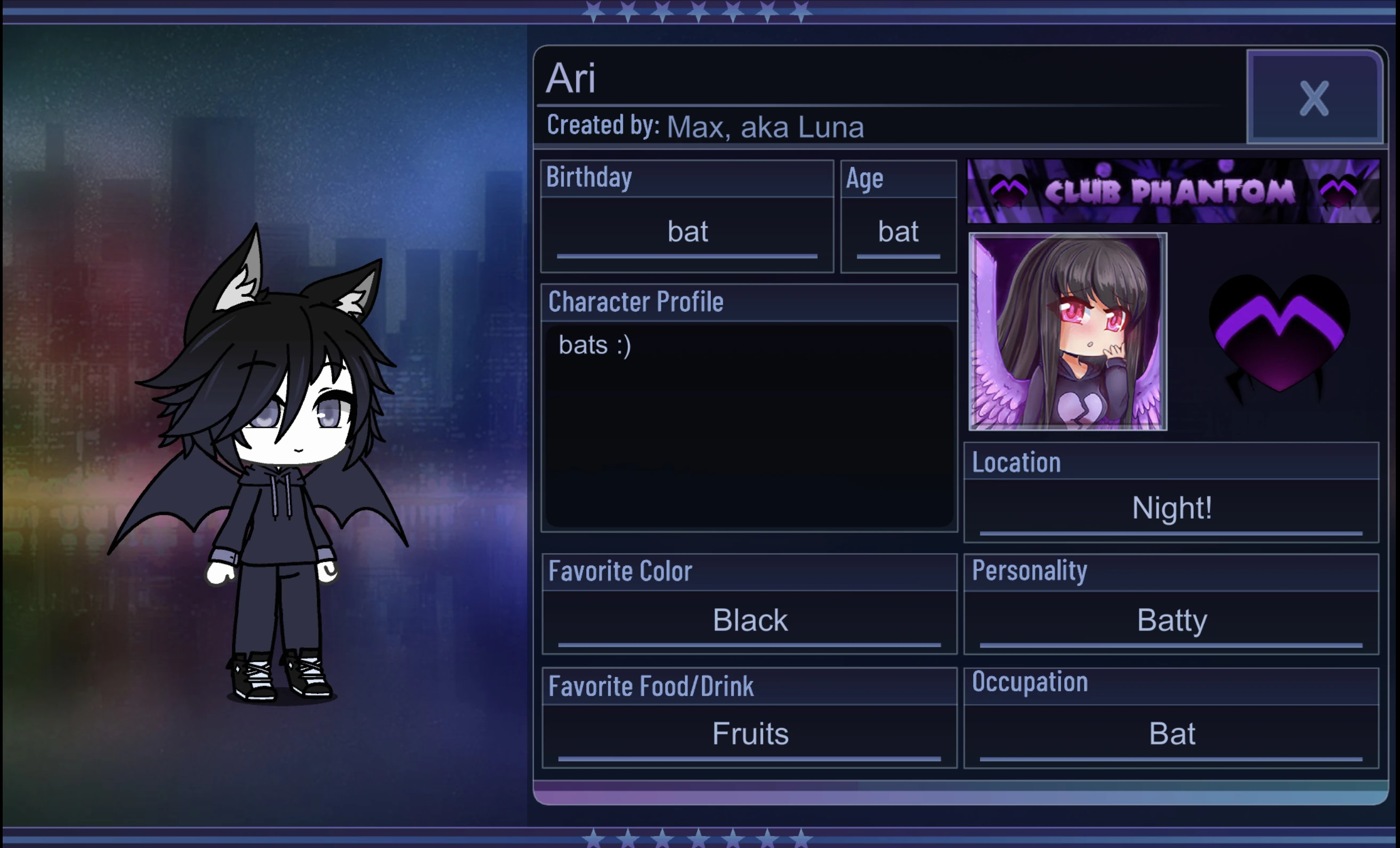1400x848 pixels.
Task: Click the star decorations at the bottom
Action: tap(698, 838)
